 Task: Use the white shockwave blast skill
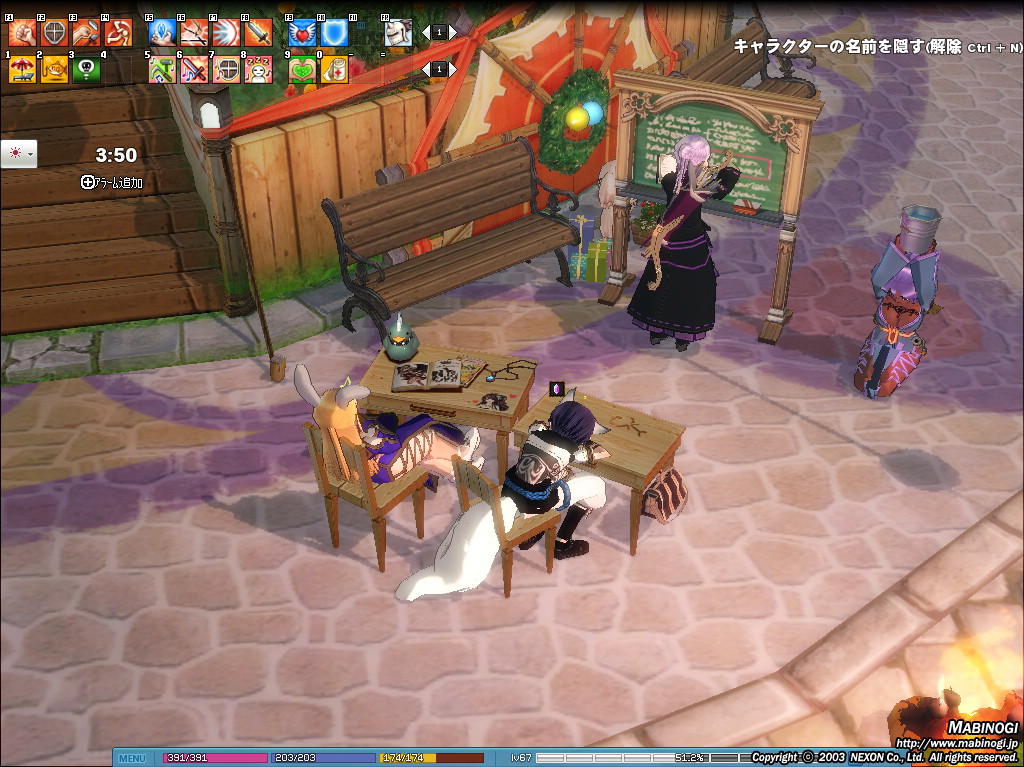point(226,33)
